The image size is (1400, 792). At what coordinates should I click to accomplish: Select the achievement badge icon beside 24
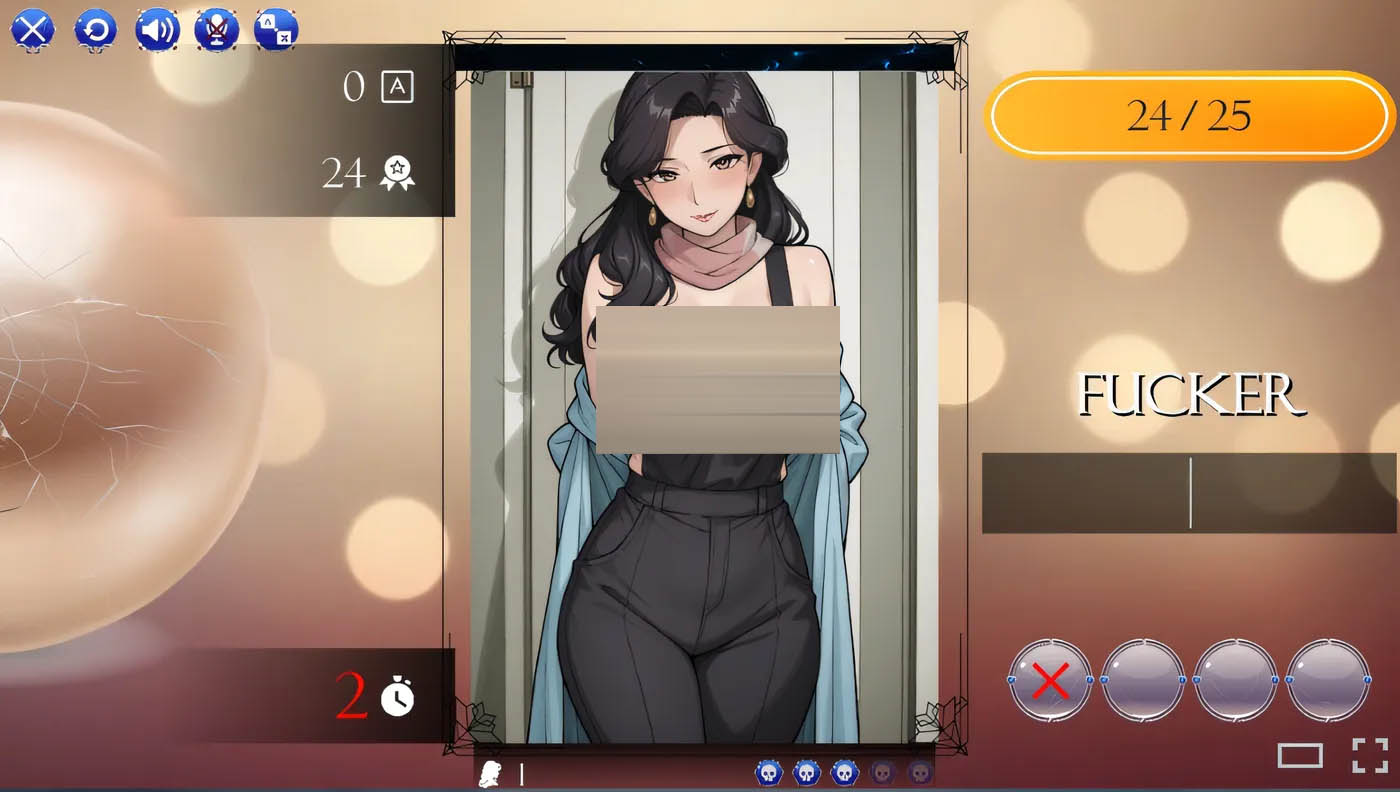398,173
